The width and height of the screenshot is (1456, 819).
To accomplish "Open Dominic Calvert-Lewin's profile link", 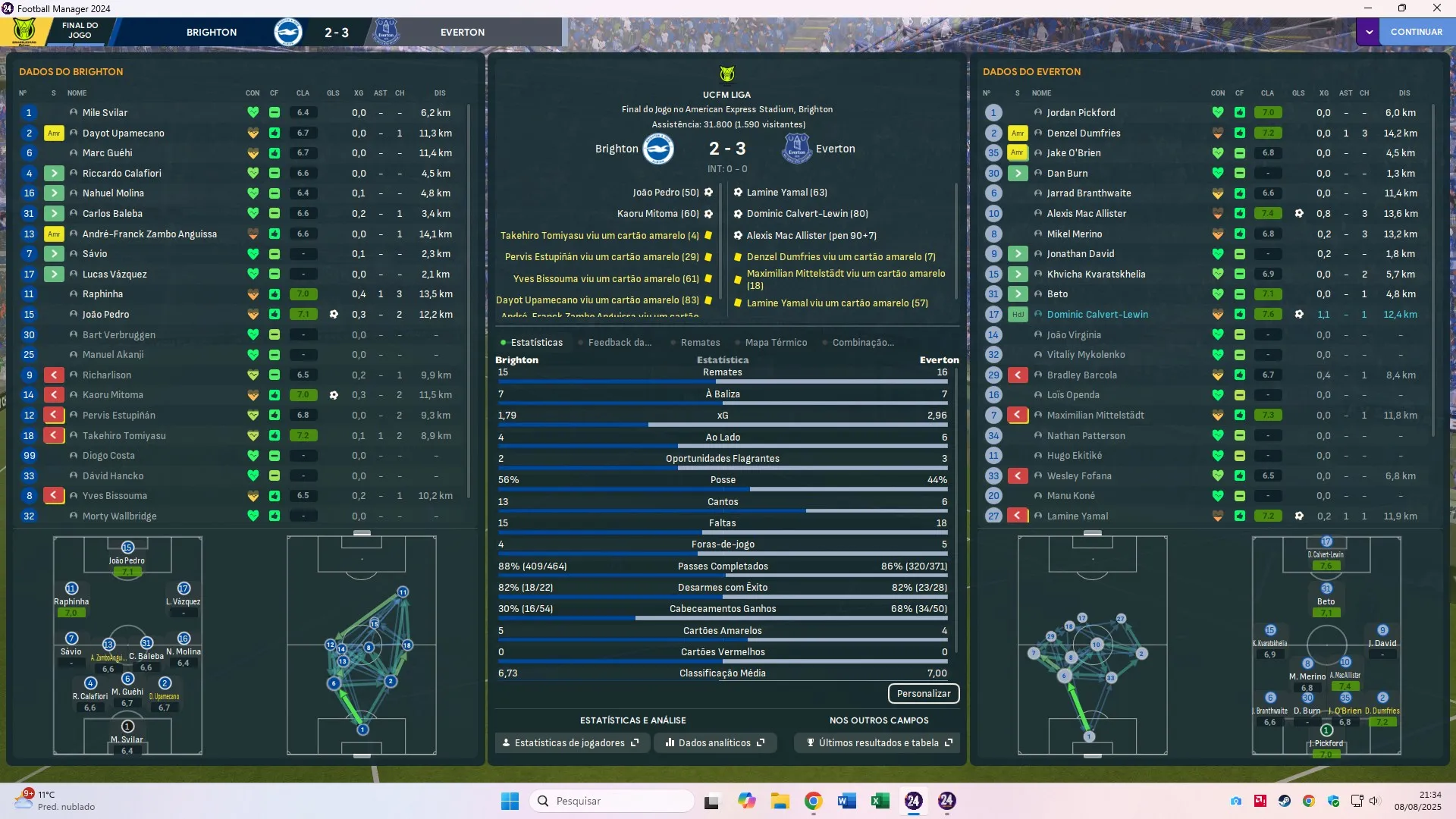I will [x=1097, y=315].
